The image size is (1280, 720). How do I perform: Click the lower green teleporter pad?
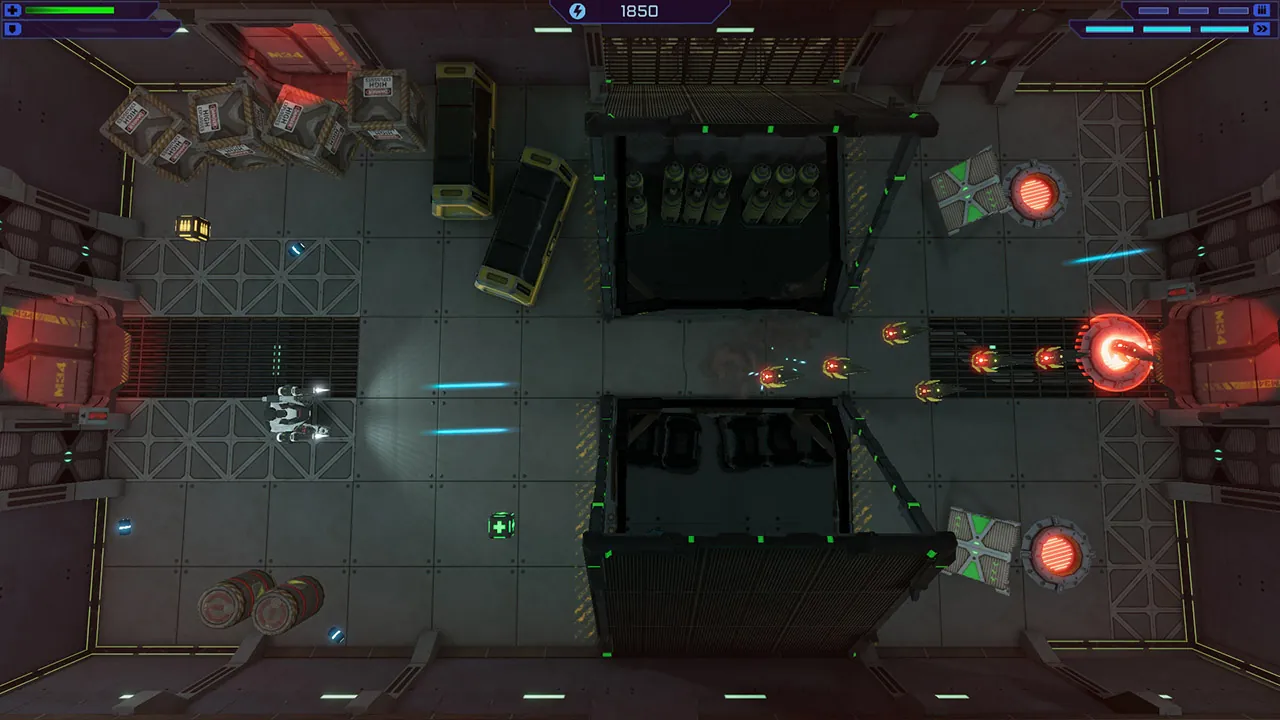point(975,548)
